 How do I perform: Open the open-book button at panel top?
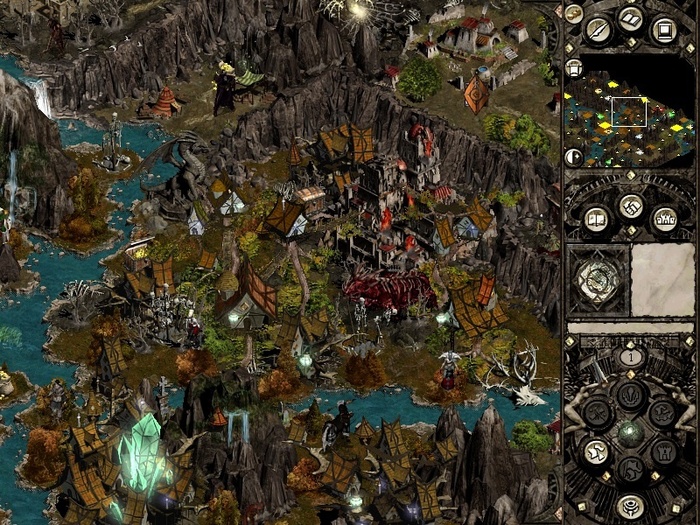pyautogui.click(x=630, y=18)
